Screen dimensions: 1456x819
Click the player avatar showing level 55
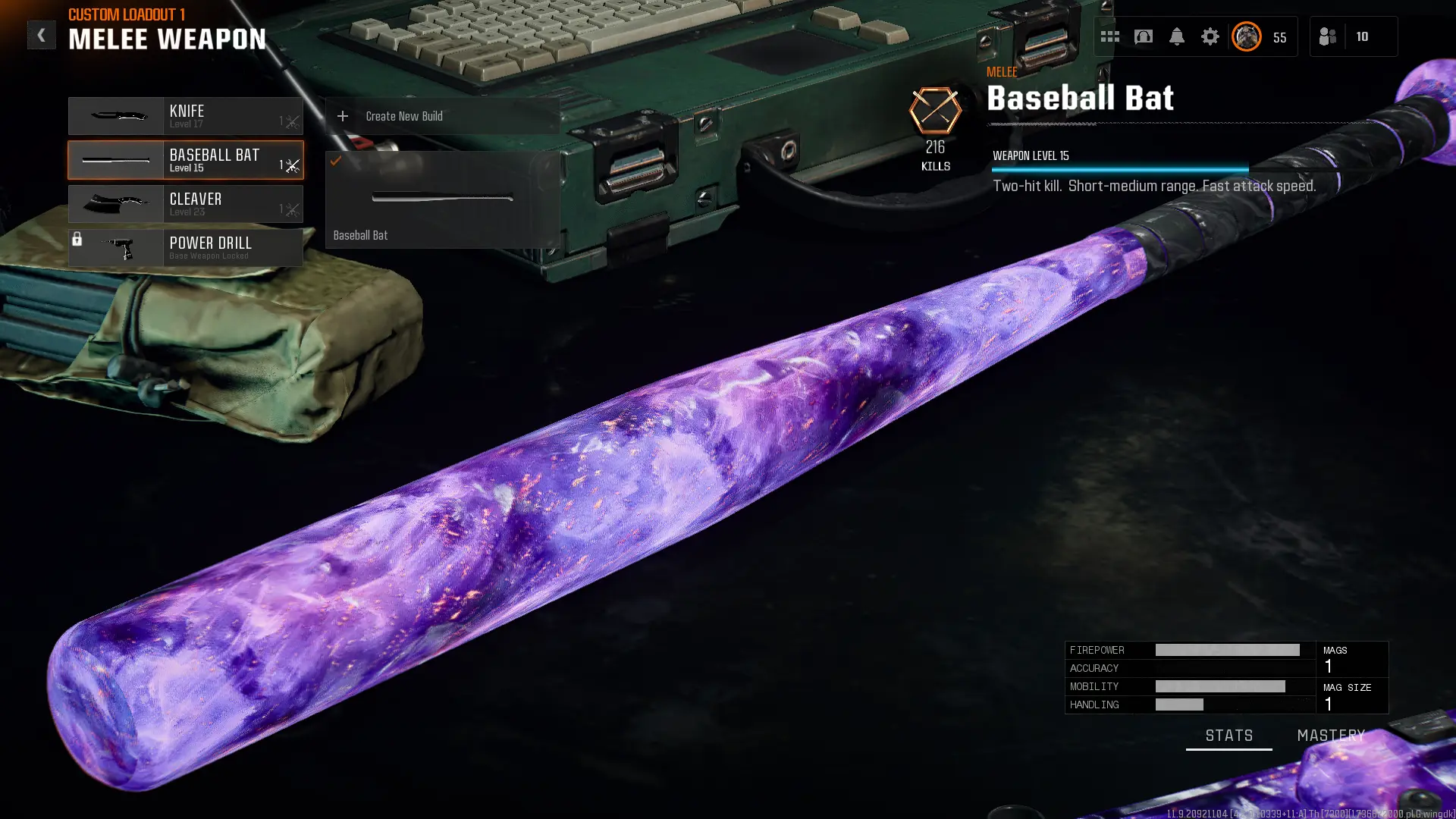pos(1246,36)
